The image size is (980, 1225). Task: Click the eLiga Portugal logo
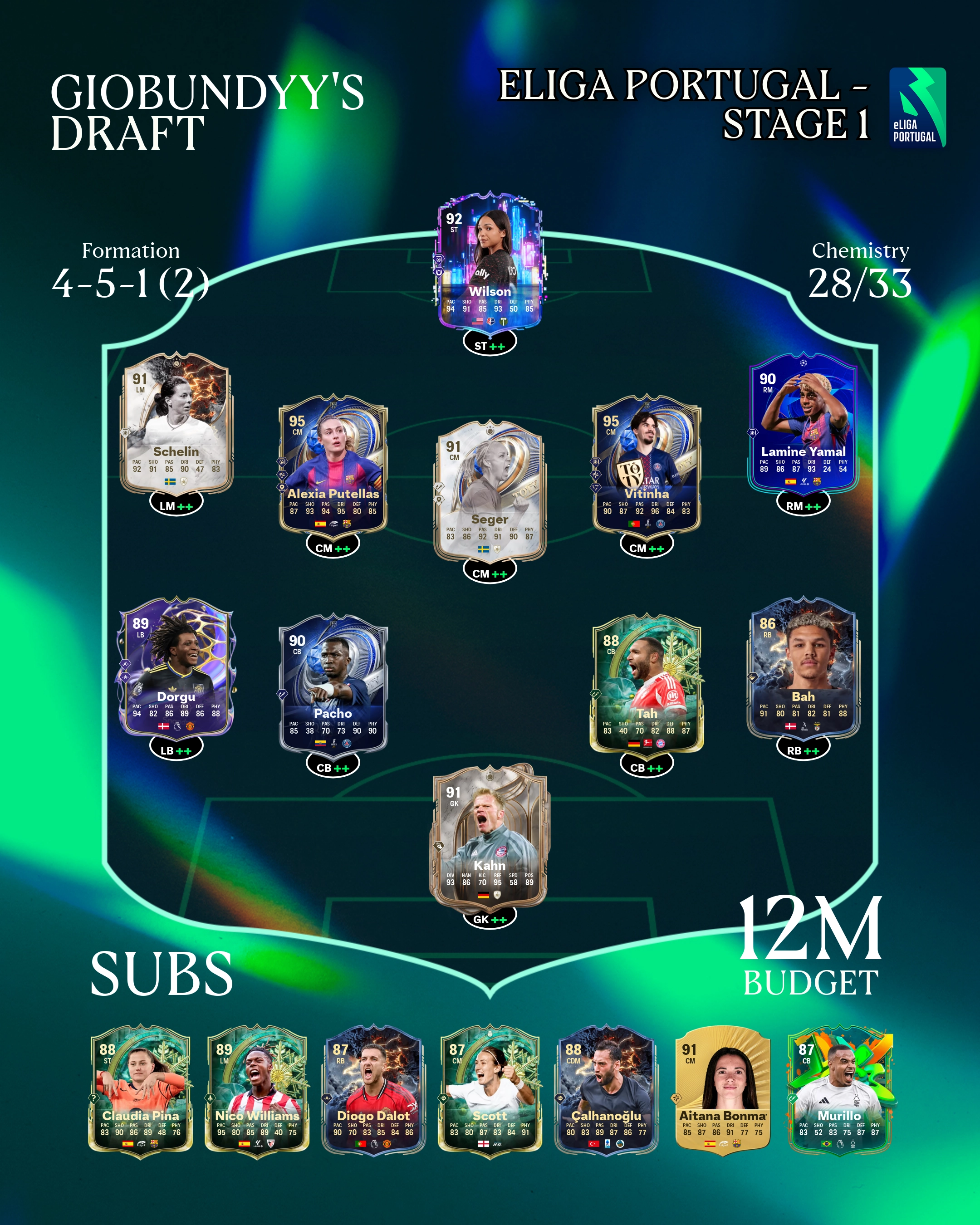pos(917,108)
